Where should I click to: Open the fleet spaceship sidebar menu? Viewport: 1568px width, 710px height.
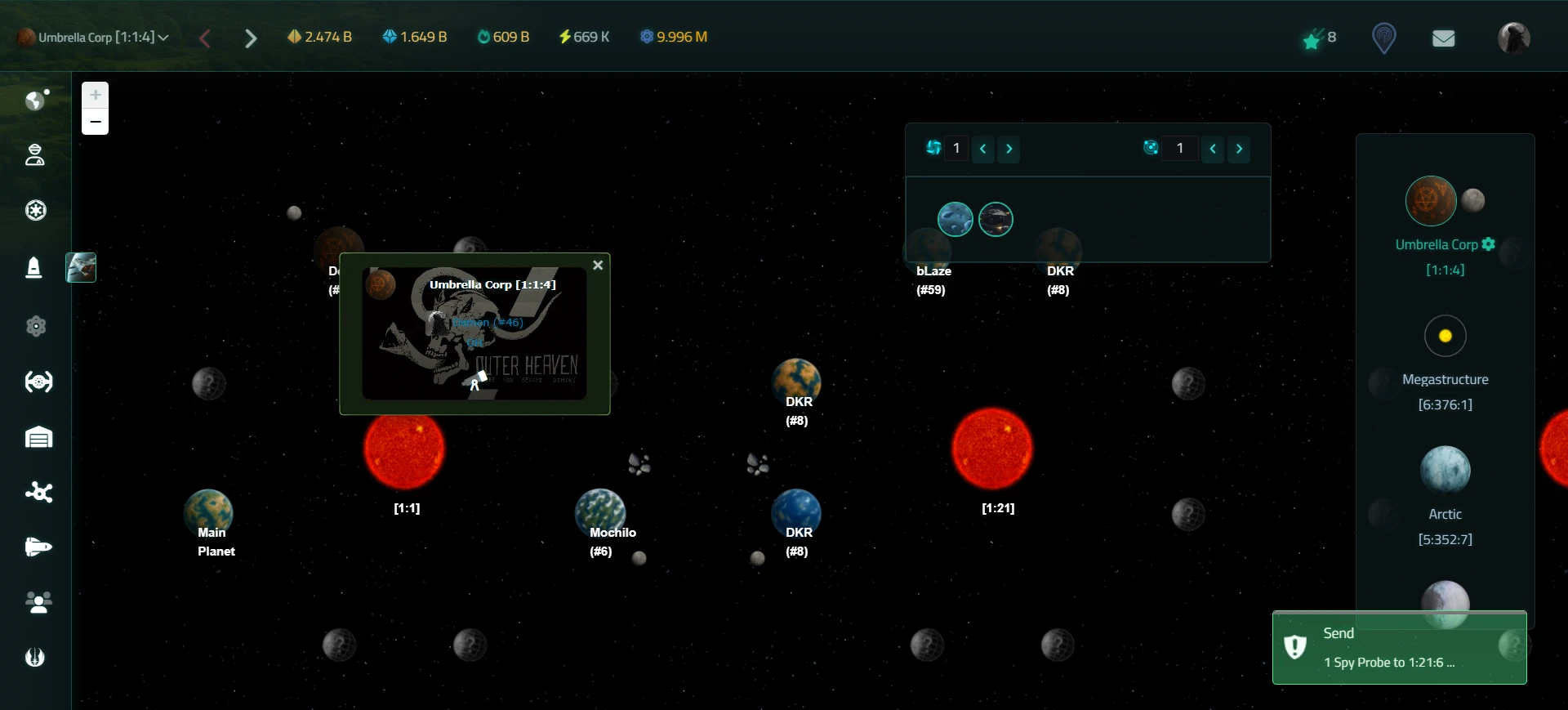38,547
